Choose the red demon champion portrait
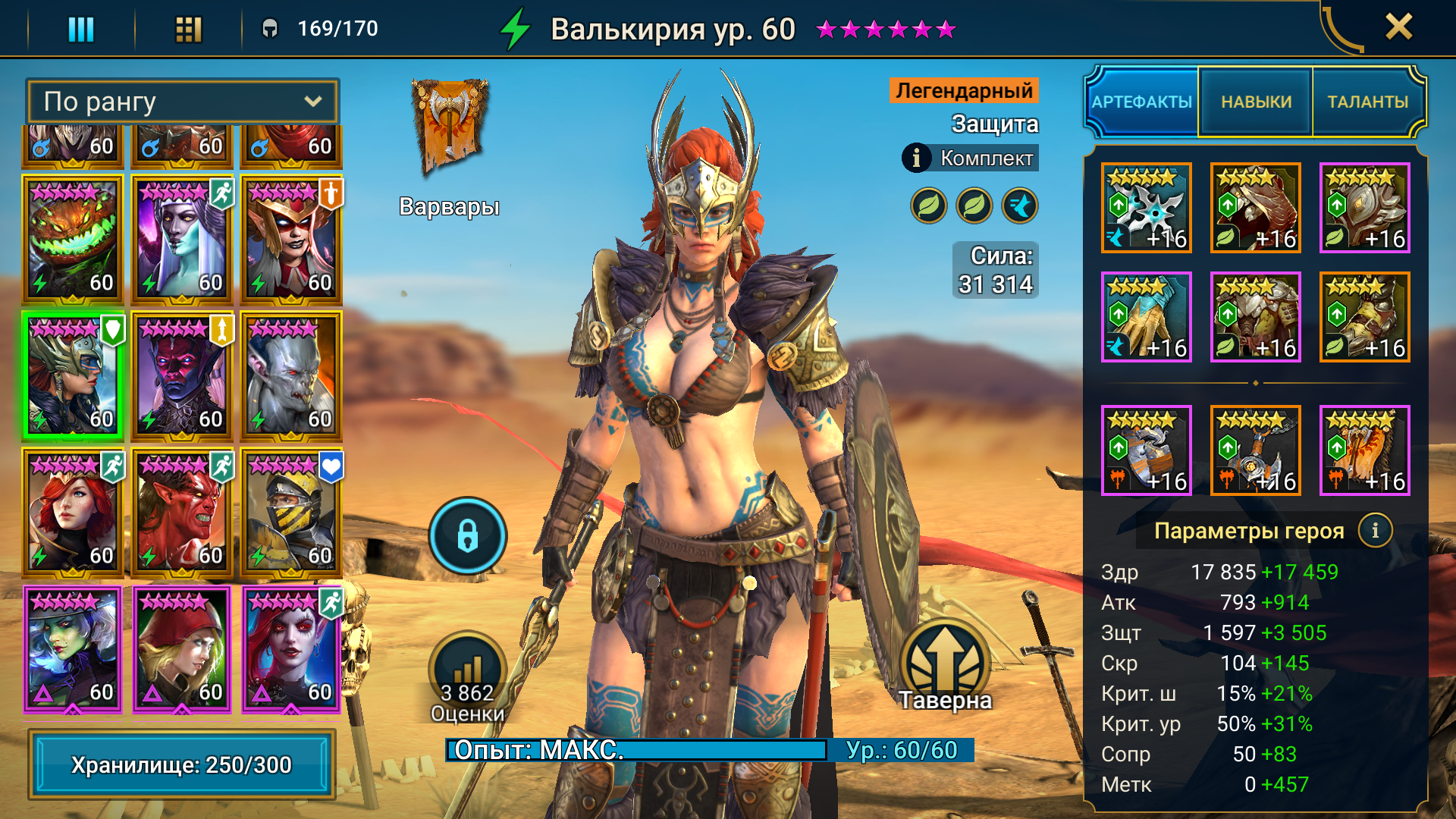This screenshot has height=819, width=1456. 182,513
